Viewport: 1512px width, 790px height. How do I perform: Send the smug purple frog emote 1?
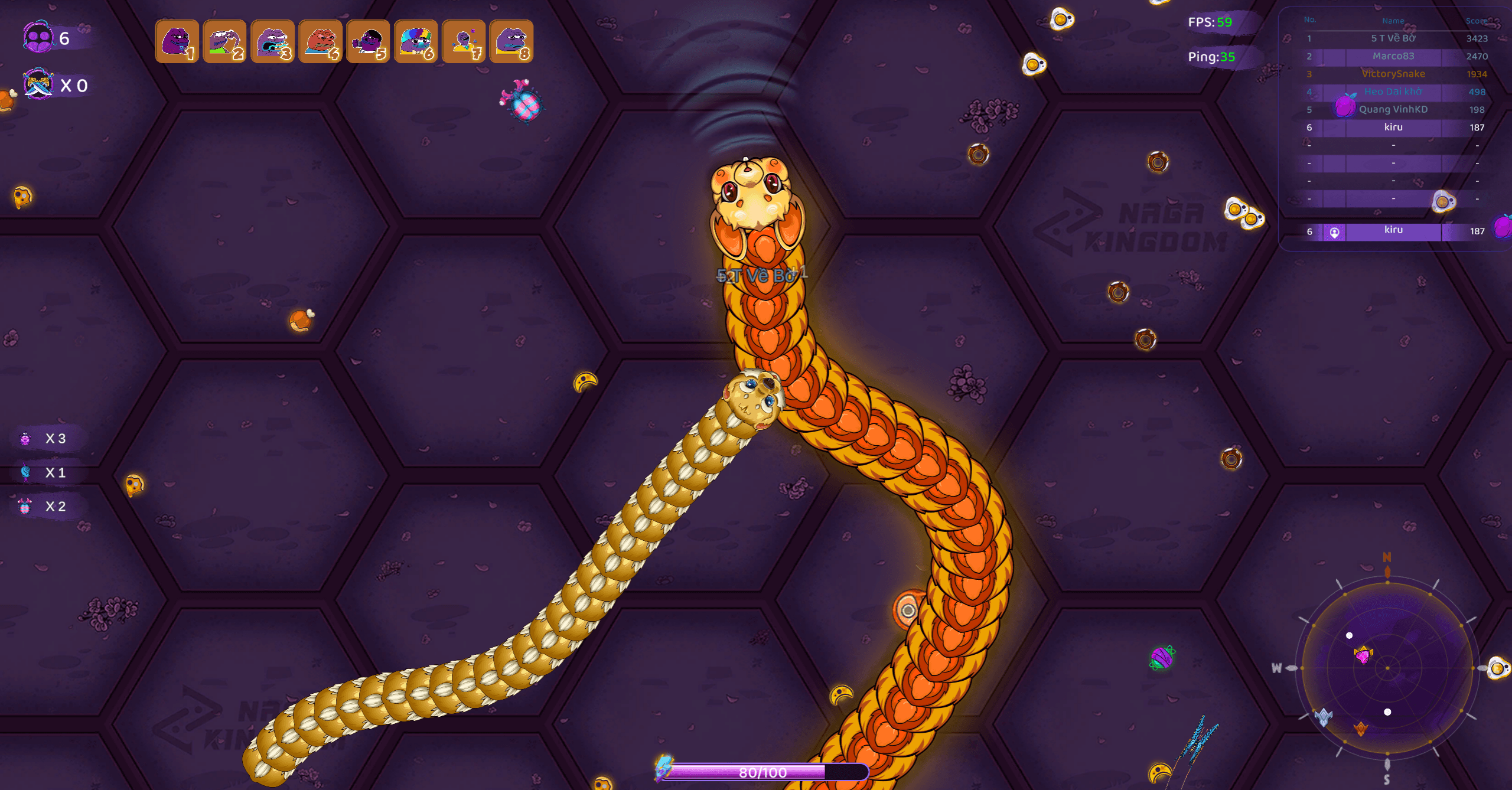[177, 41]
